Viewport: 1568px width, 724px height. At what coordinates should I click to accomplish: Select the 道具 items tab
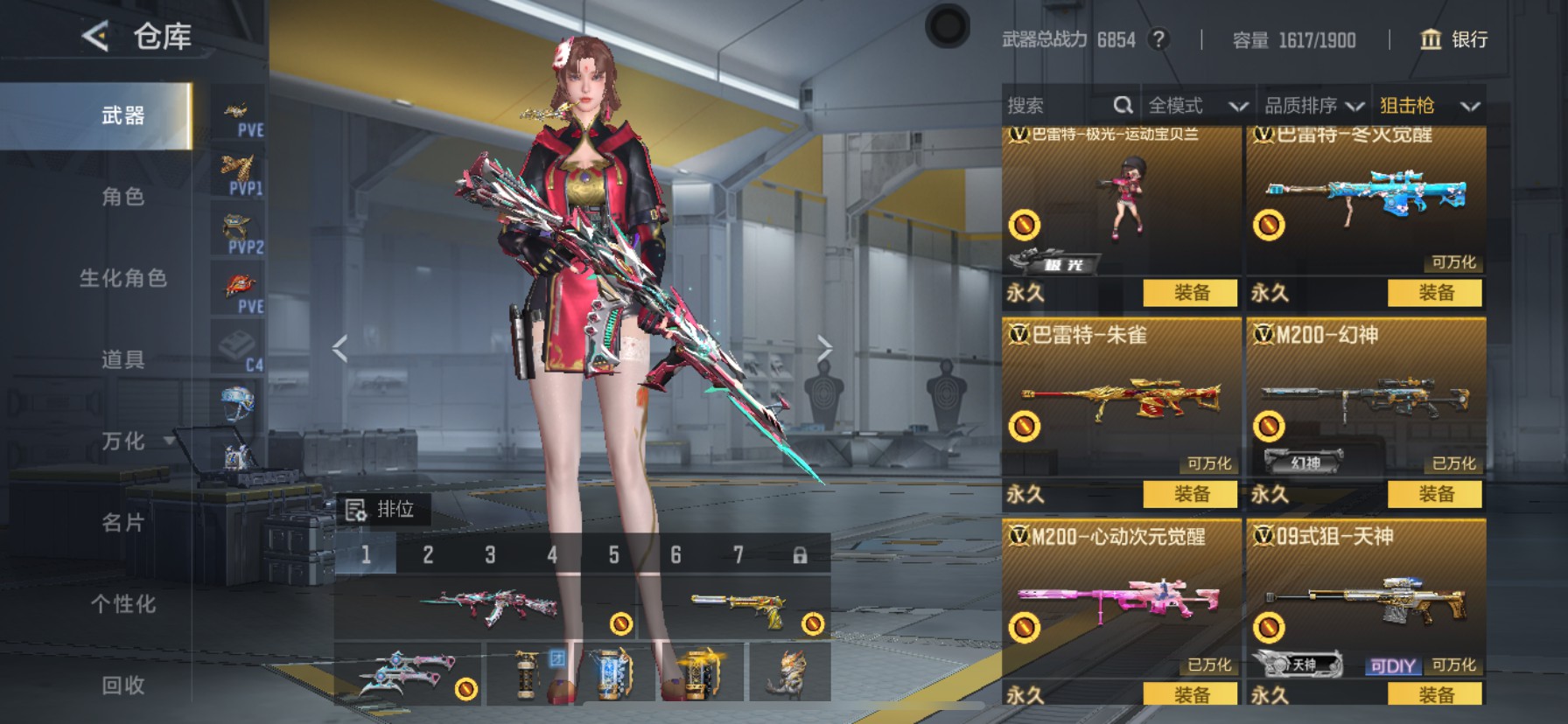(122, 359)
